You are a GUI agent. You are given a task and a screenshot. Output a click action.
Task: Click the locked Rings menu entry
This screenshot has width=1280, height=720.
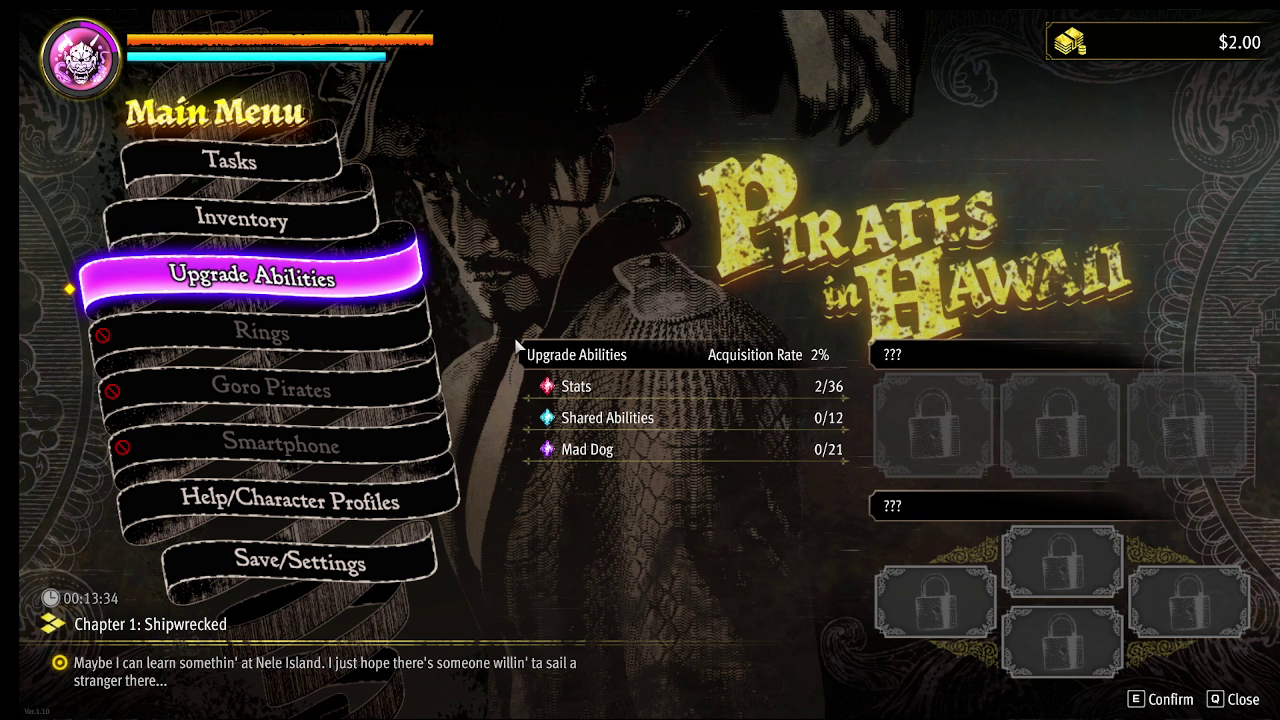tap(261, 332)
